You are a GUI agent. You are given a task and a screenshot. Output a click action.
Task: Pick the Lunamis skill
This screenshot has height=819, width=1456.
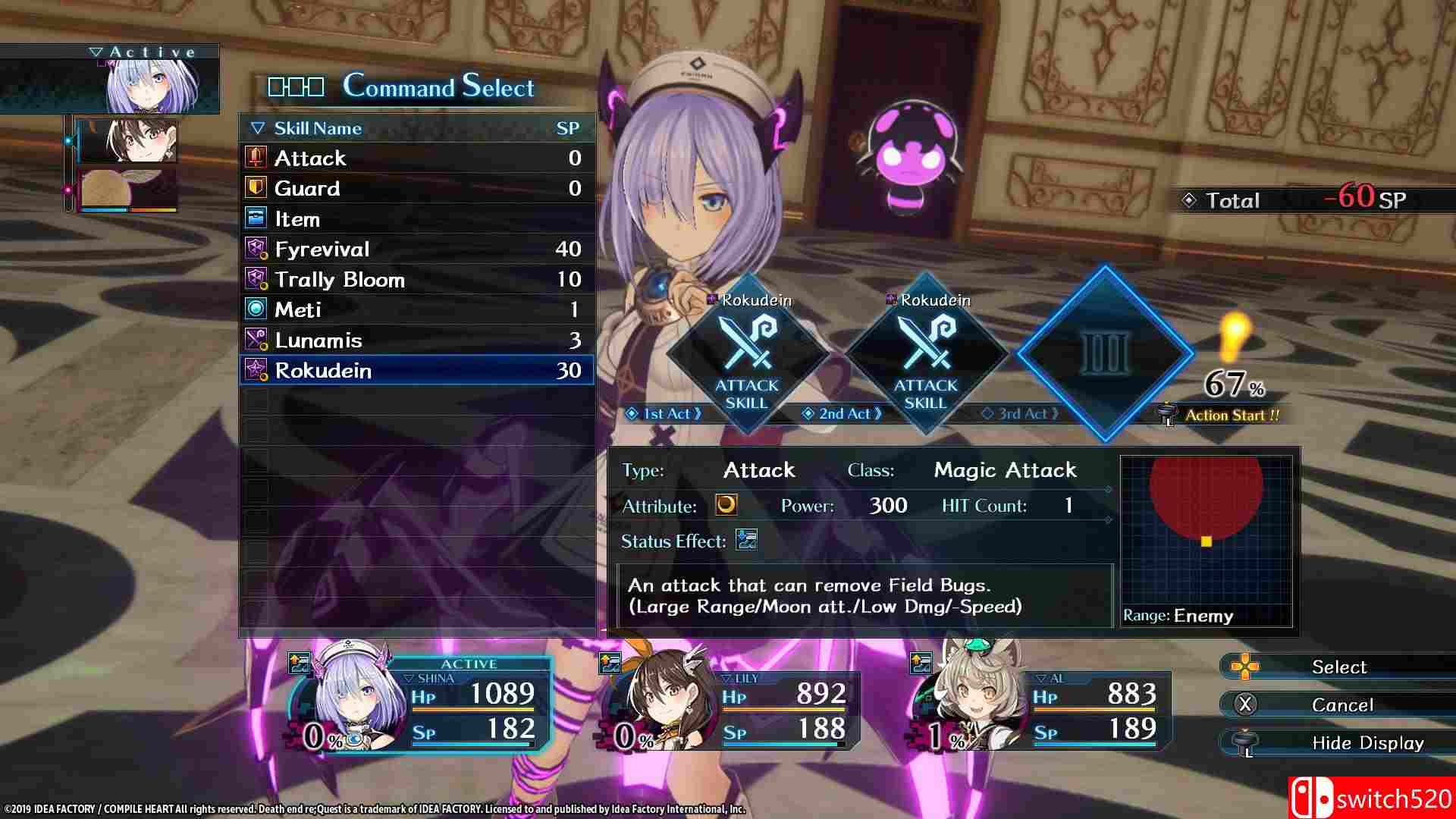pyautogui.click(x=416, y=340)
